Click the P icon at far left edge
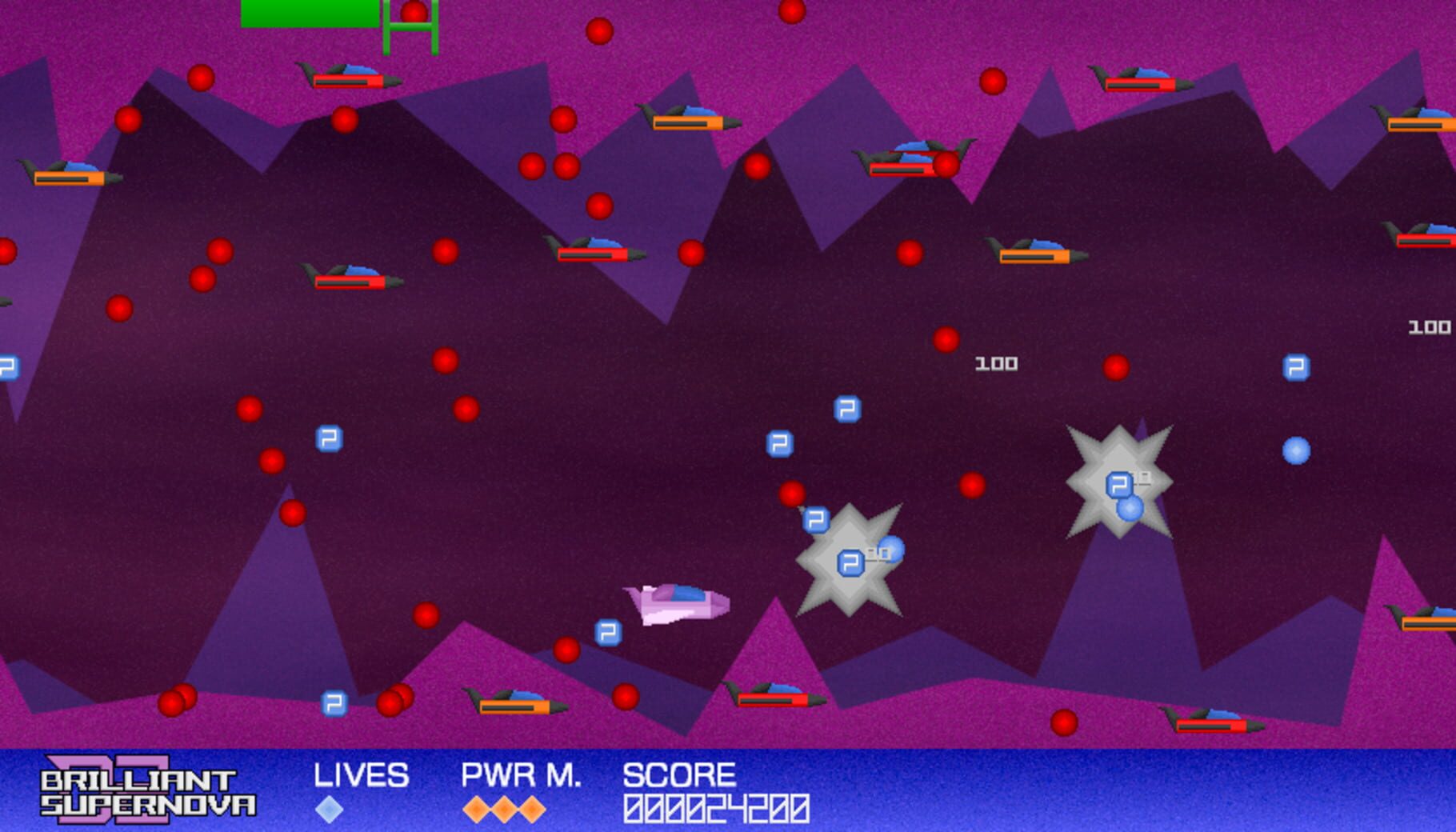This screenshot has width=1456, height=832. pyautogui.click(x=9, y=368)
